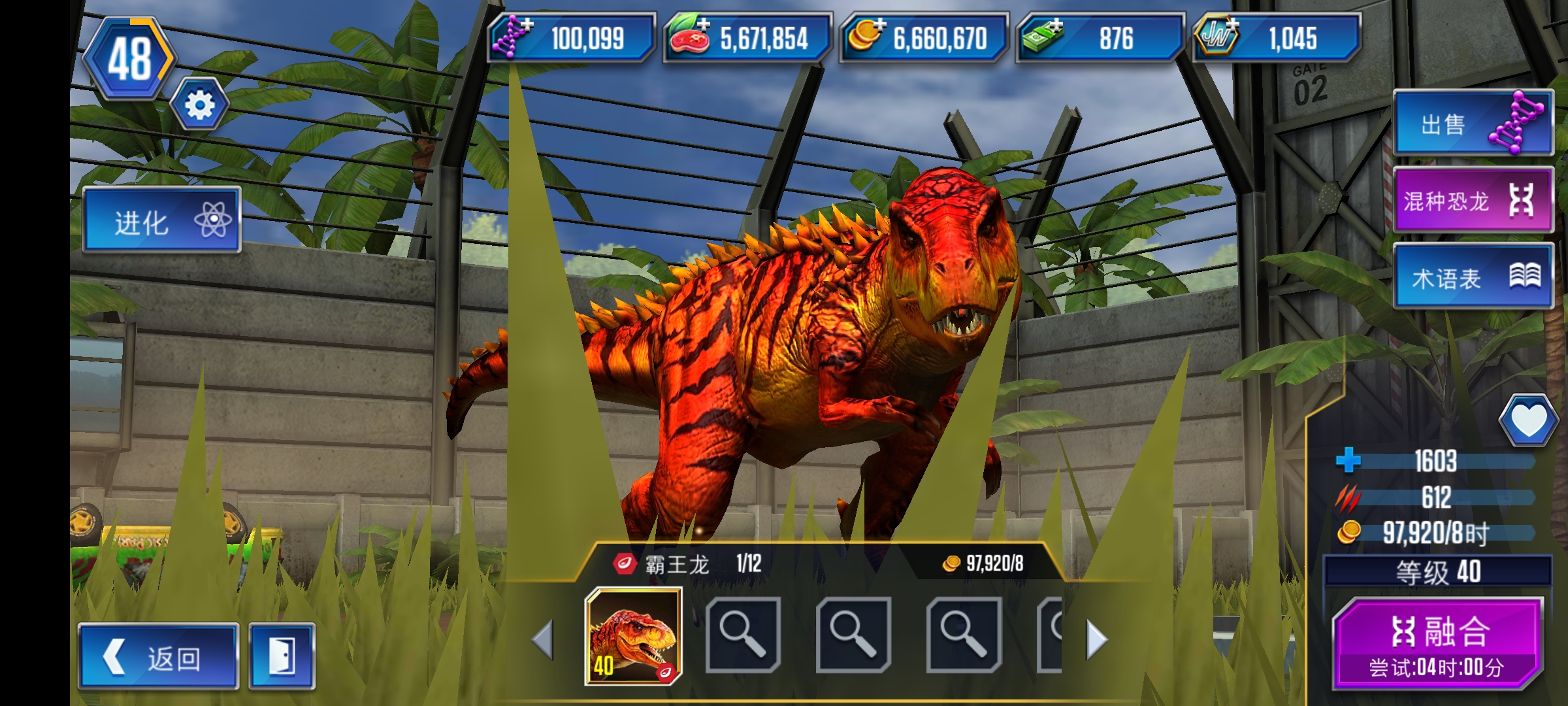Open the JW loyalty points counter
This screenshot has width=1568, height=706.
coord(1277,38)
